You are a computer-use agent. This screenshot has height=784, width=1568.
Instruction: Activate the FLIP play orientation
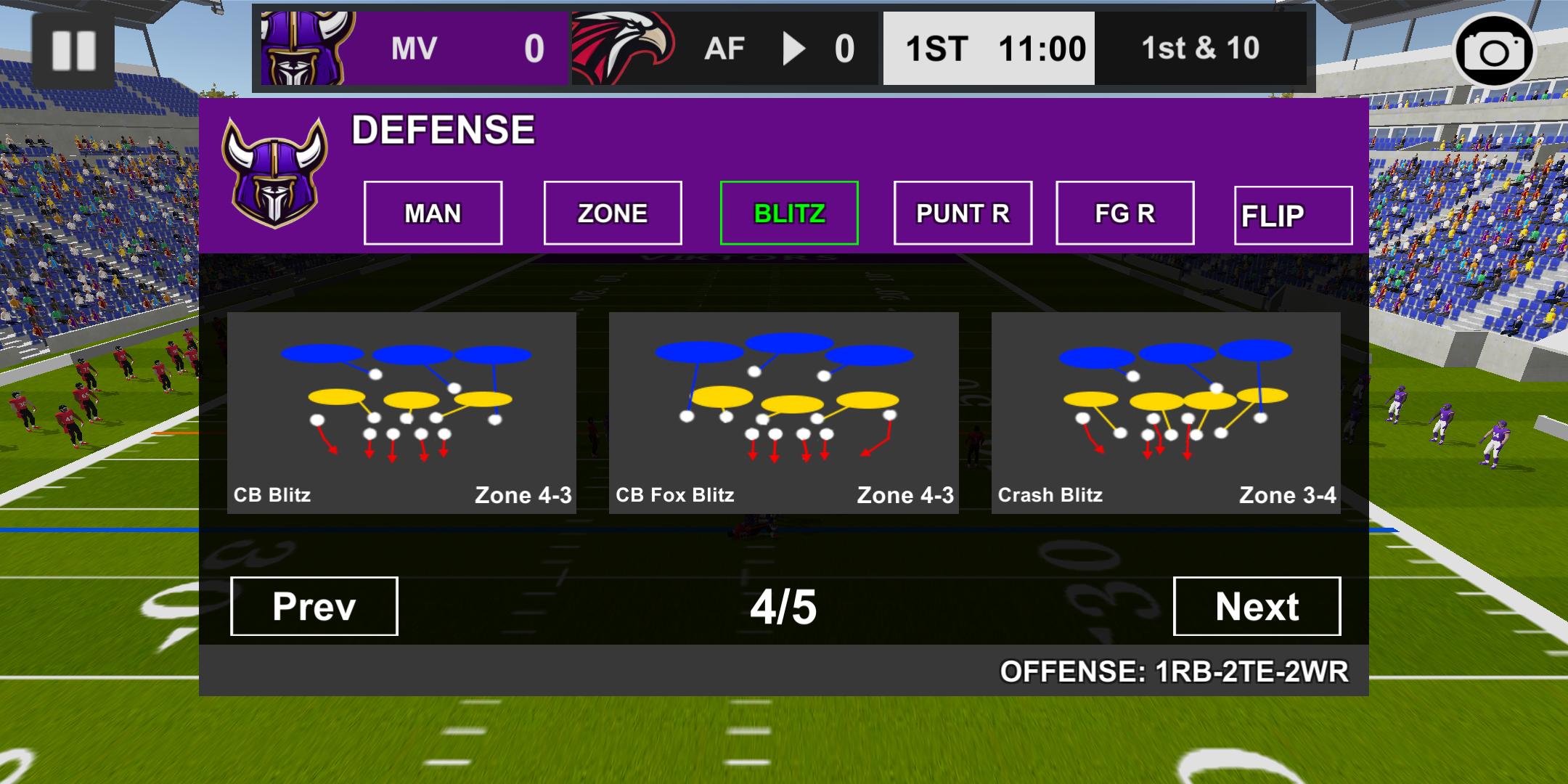pos(1292,214)
